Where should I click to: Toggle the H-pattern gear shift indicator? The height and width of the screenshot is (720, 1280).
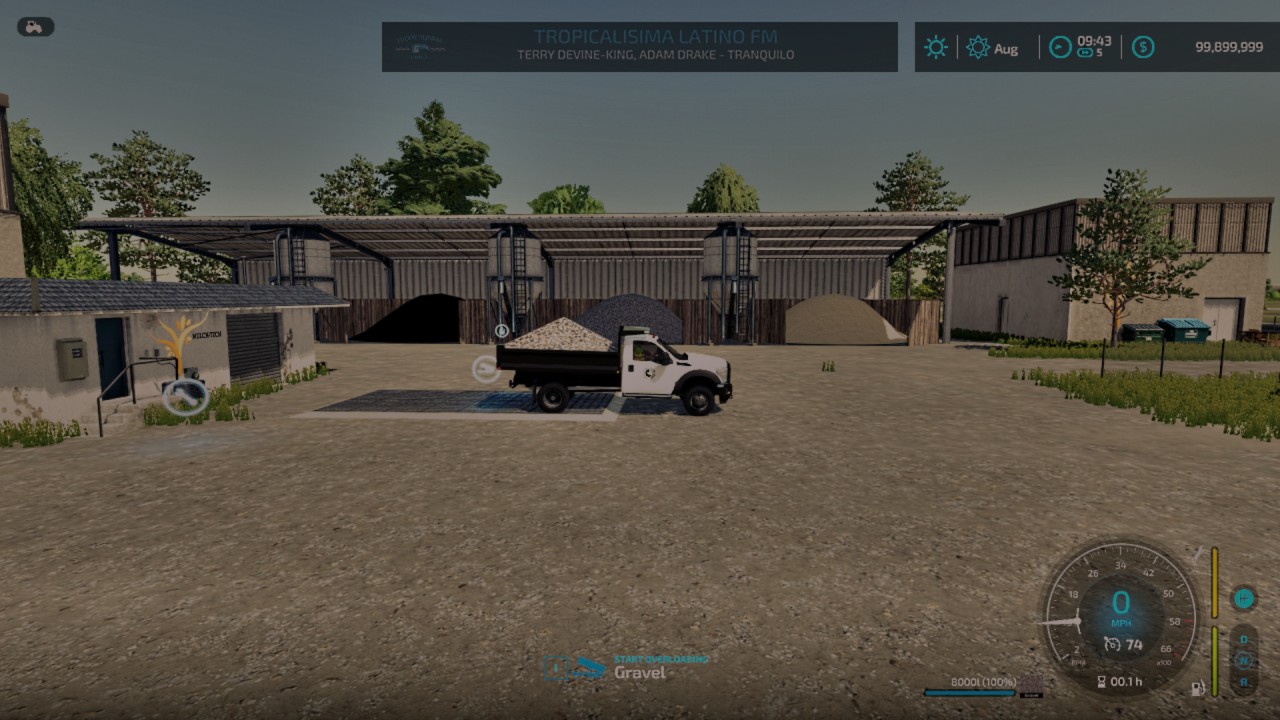[x=1243, y=597]
